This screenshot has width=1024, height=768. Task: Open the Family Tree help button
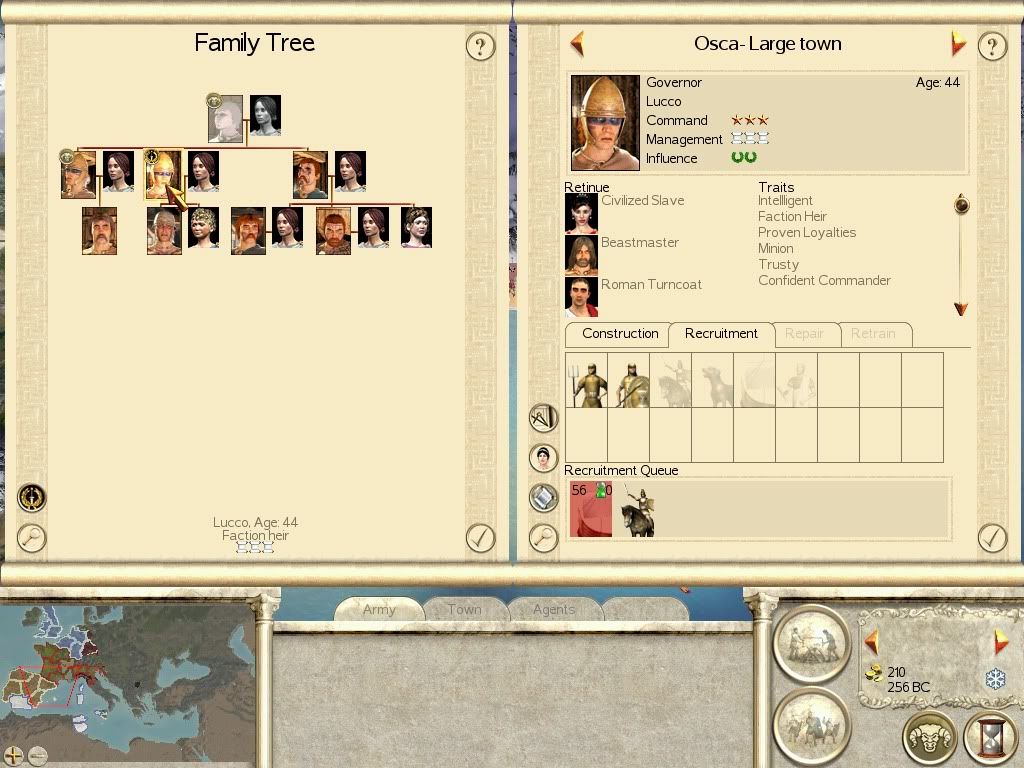coord(481,46)
